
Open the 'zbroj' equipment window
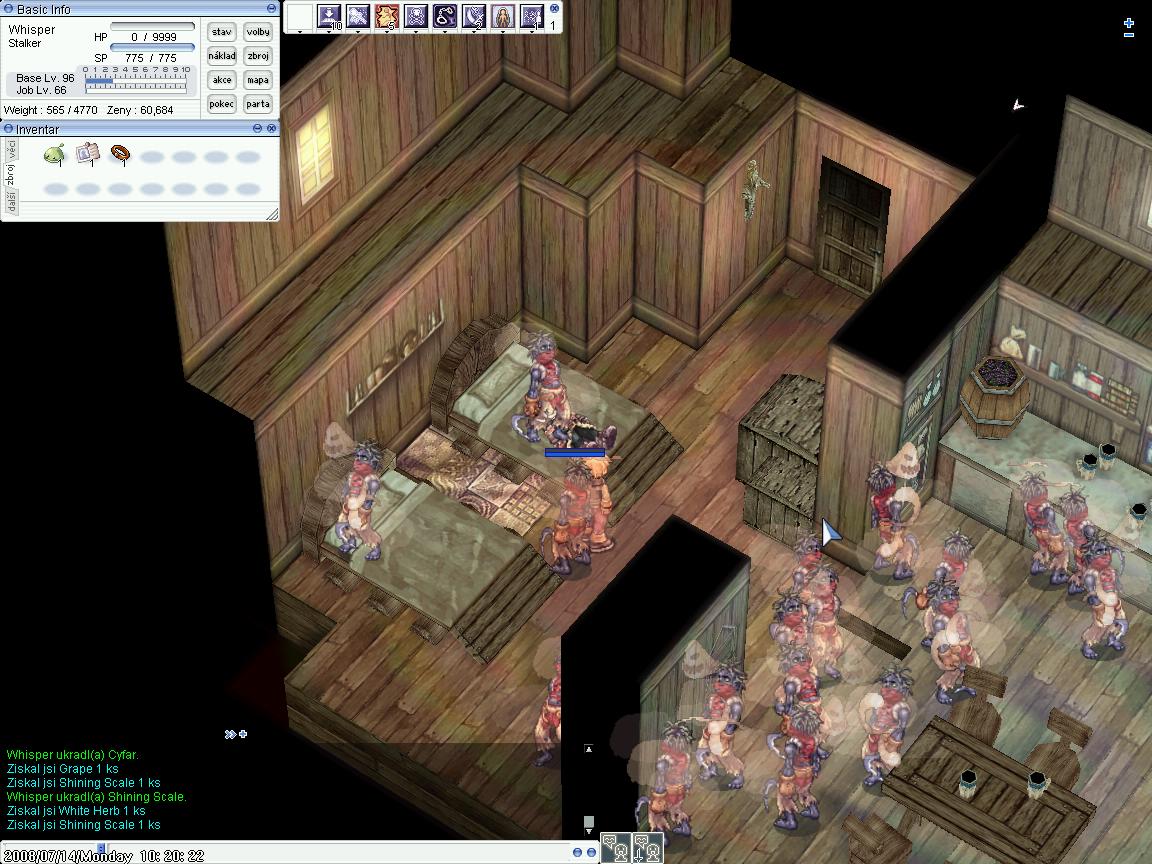point(258,56)
